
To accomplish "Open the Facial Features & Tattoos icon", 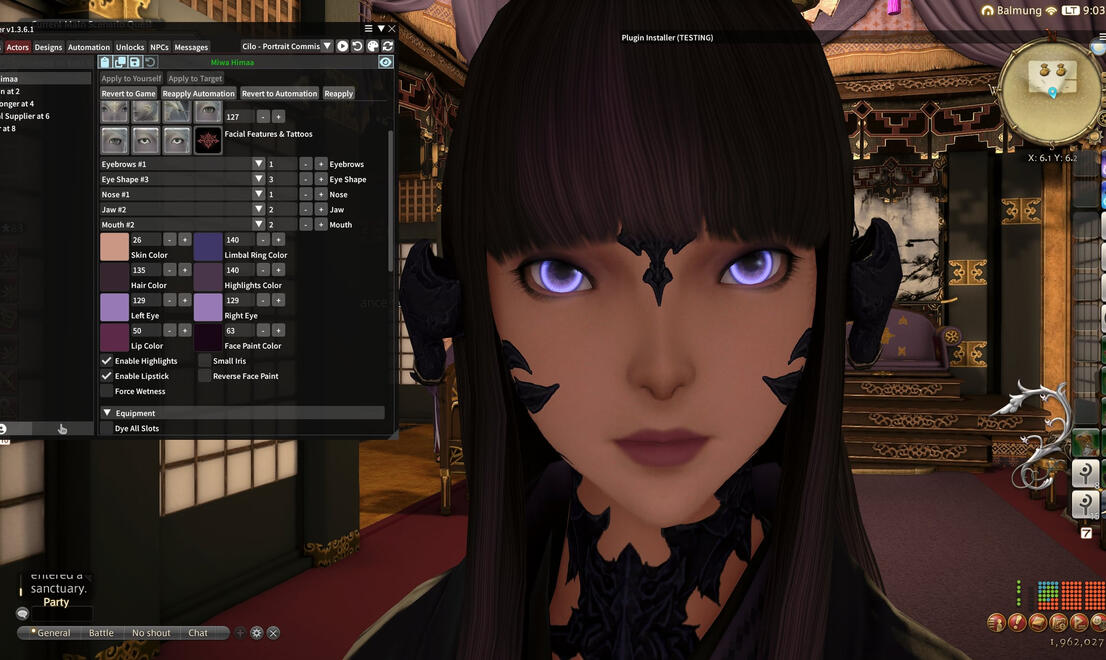I will (x=208, y=140).
